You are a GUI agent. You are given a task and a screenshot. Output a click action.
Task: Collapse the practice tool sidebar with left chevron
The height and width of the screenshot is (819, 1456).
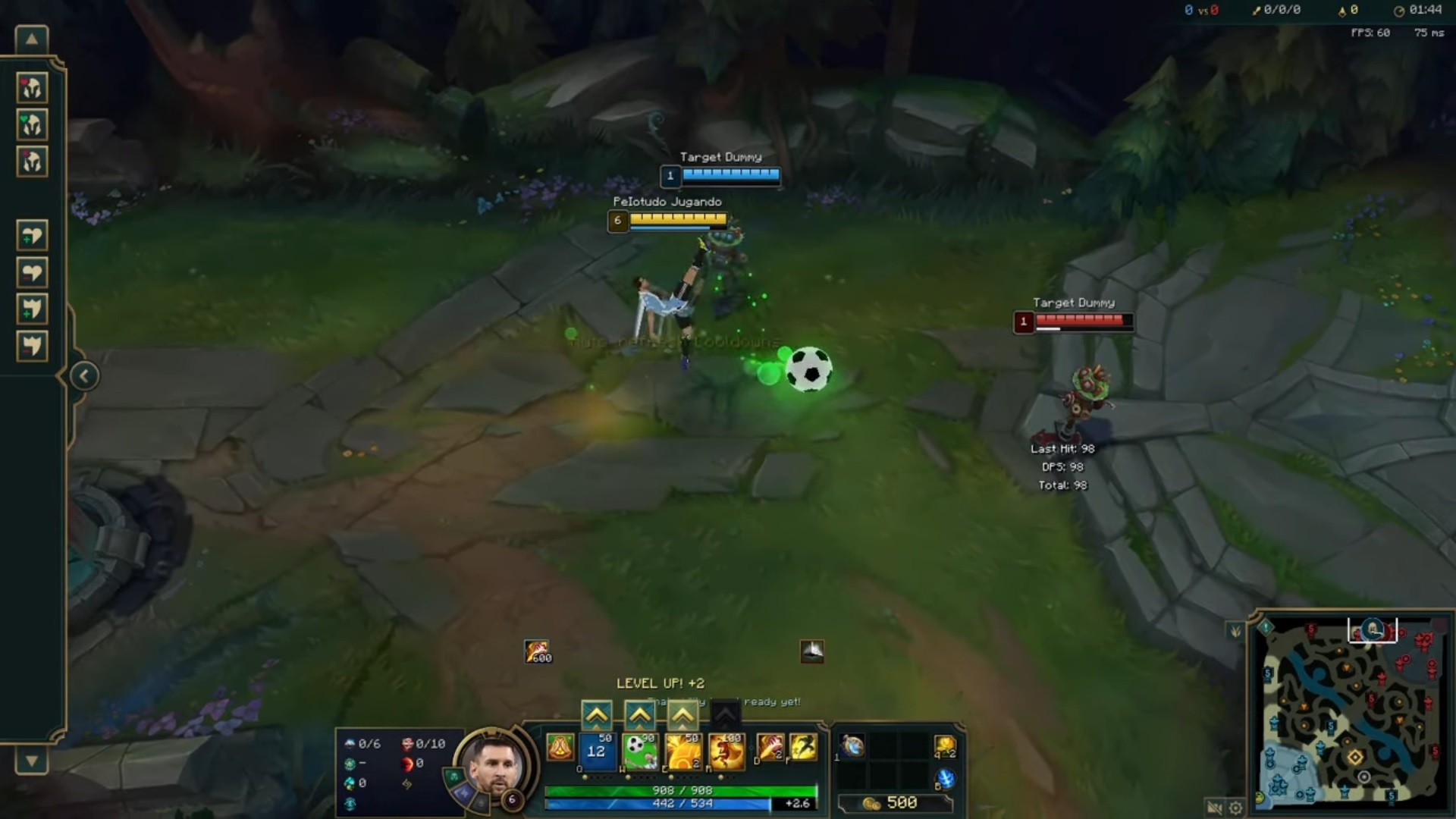coord(83,375)
